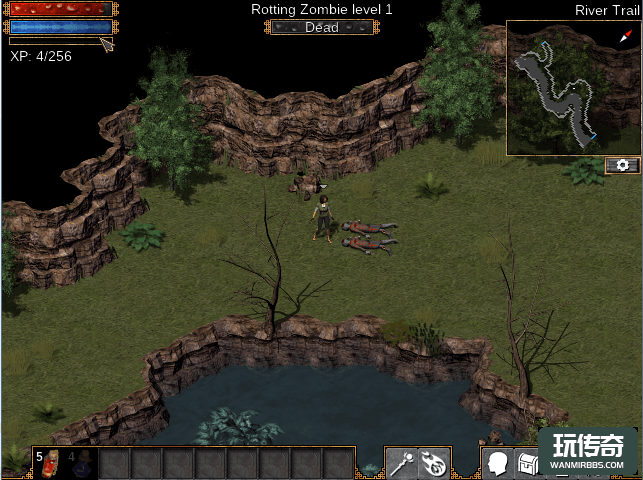This screenshot has width=643, height=480.
Task: Open the gear settings button
Action: tap(622, 165)
